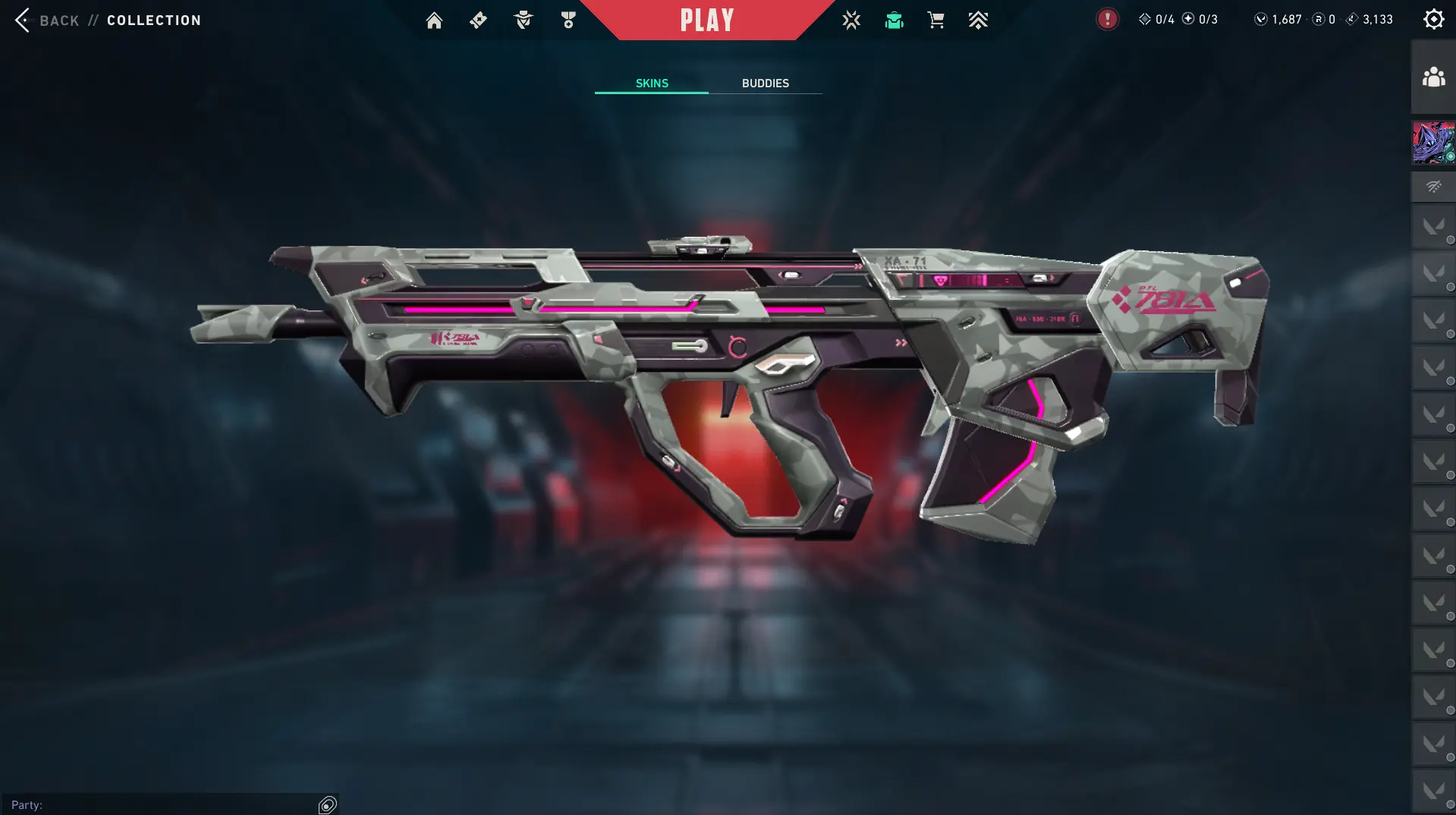This screenshot has height=815, width=1456.
Task: Open the highlighted Collection icon
Action: click(x=894, y=20)
